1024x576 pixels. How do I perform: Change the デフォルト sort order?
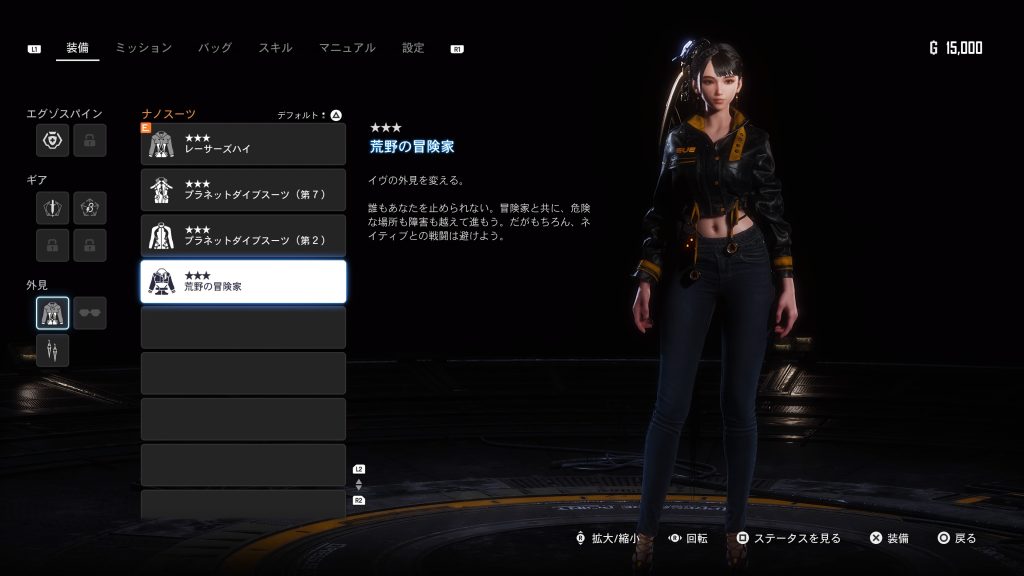click(x=310, y=115)
